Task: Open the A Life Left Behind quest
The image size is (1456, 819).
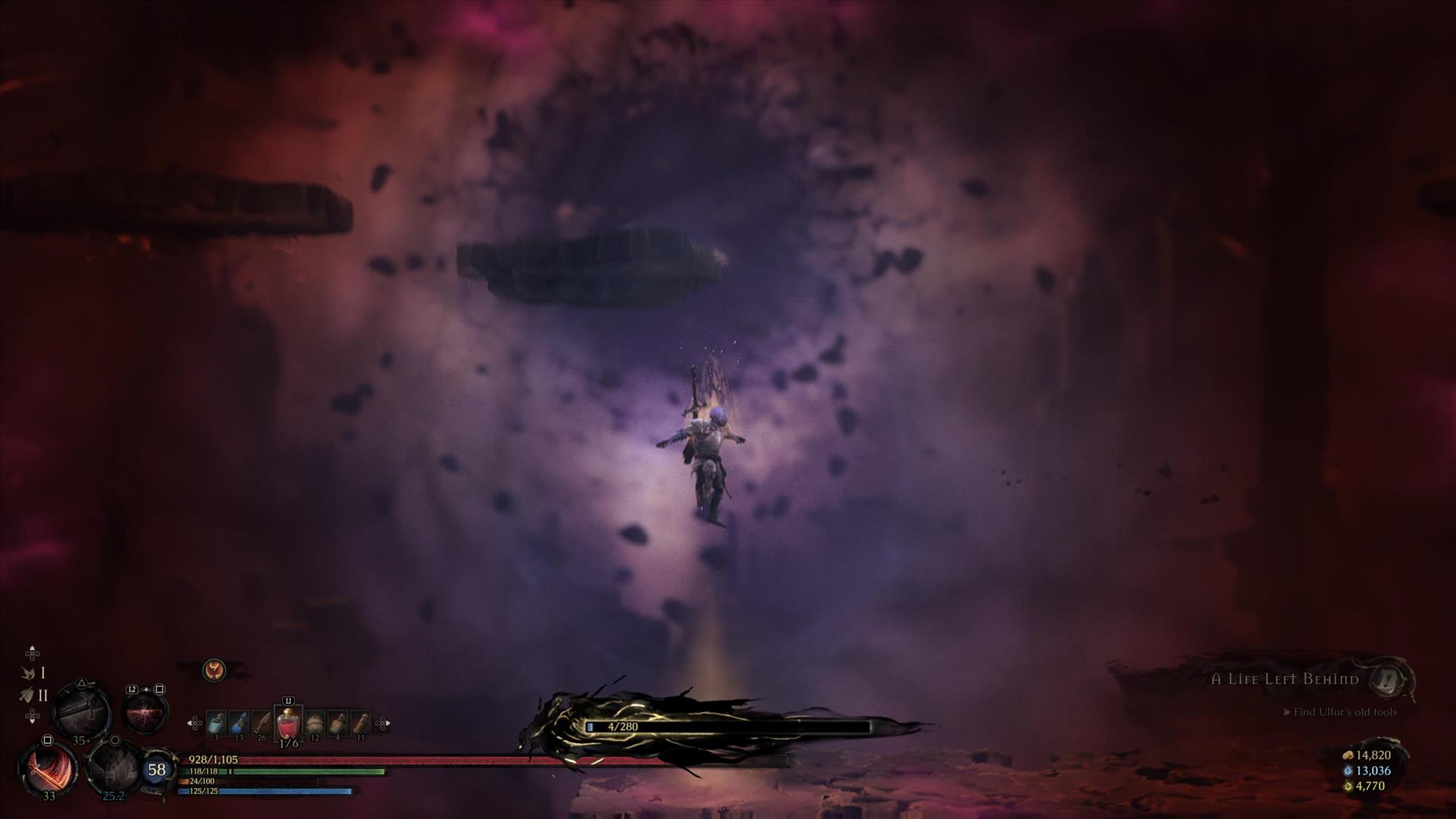Action: tap(1284, 679)
